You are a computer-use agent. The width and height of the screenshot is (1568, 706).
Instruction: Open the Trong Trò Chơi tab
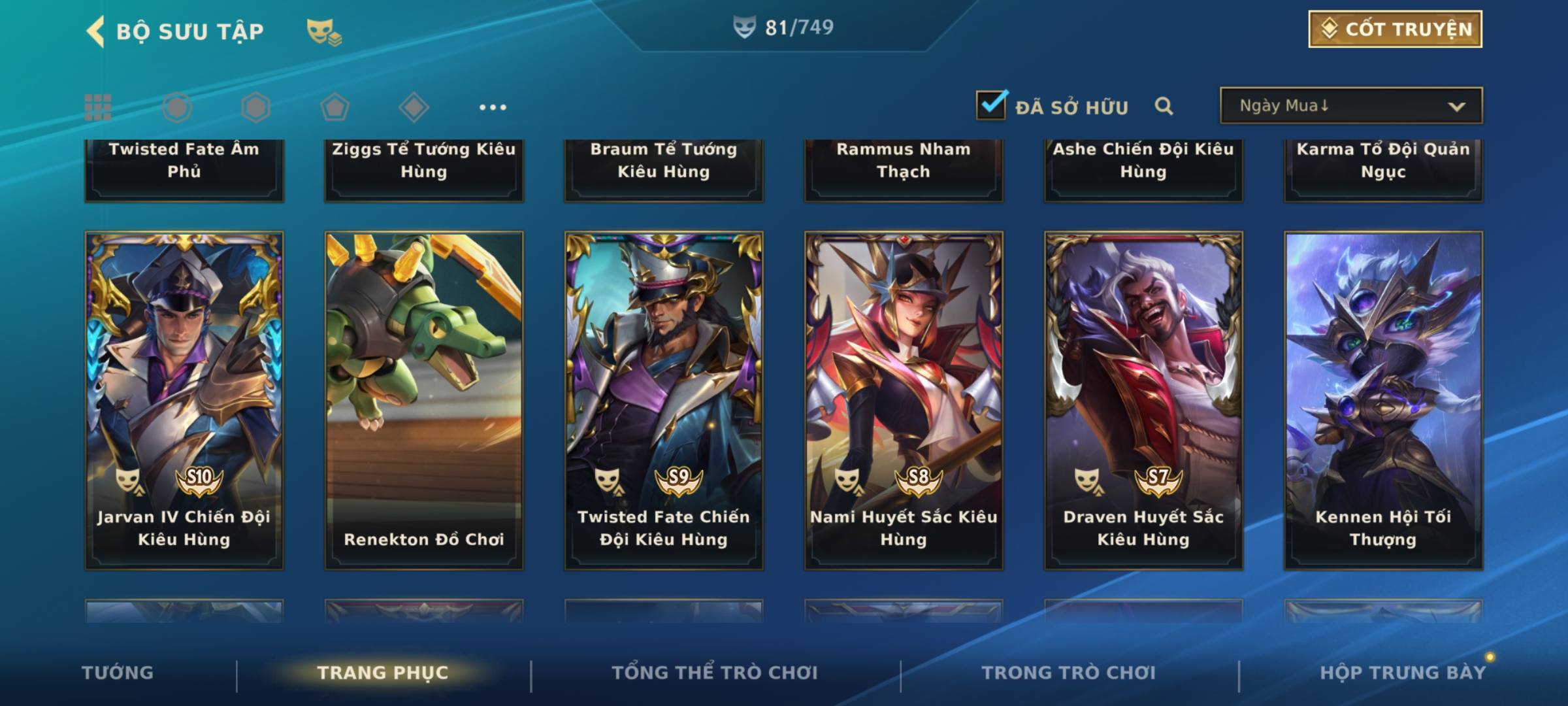coord(1069,673)
